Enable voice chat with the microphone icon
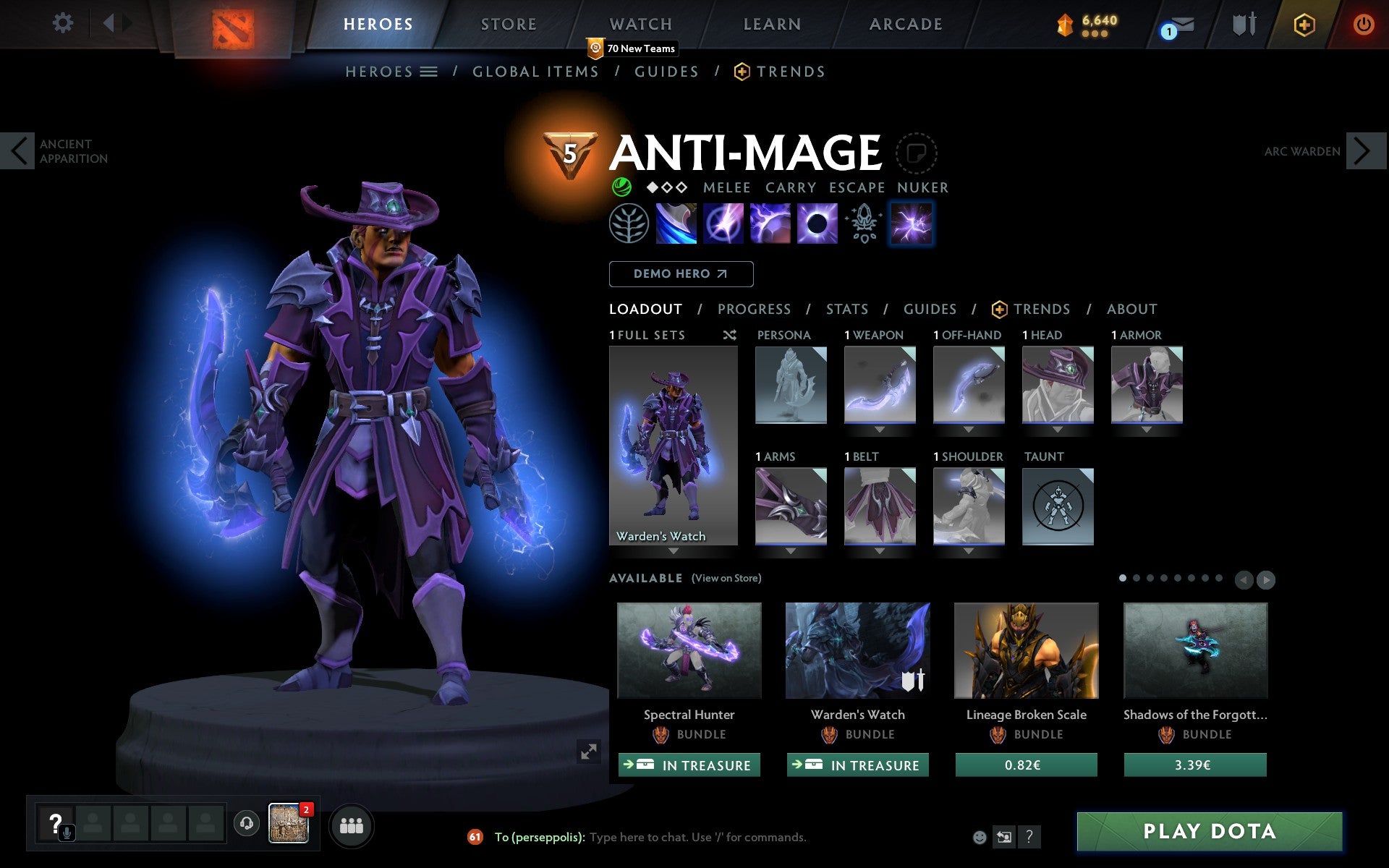This screenshot has height=868, width=1389. tap(67, 830)
